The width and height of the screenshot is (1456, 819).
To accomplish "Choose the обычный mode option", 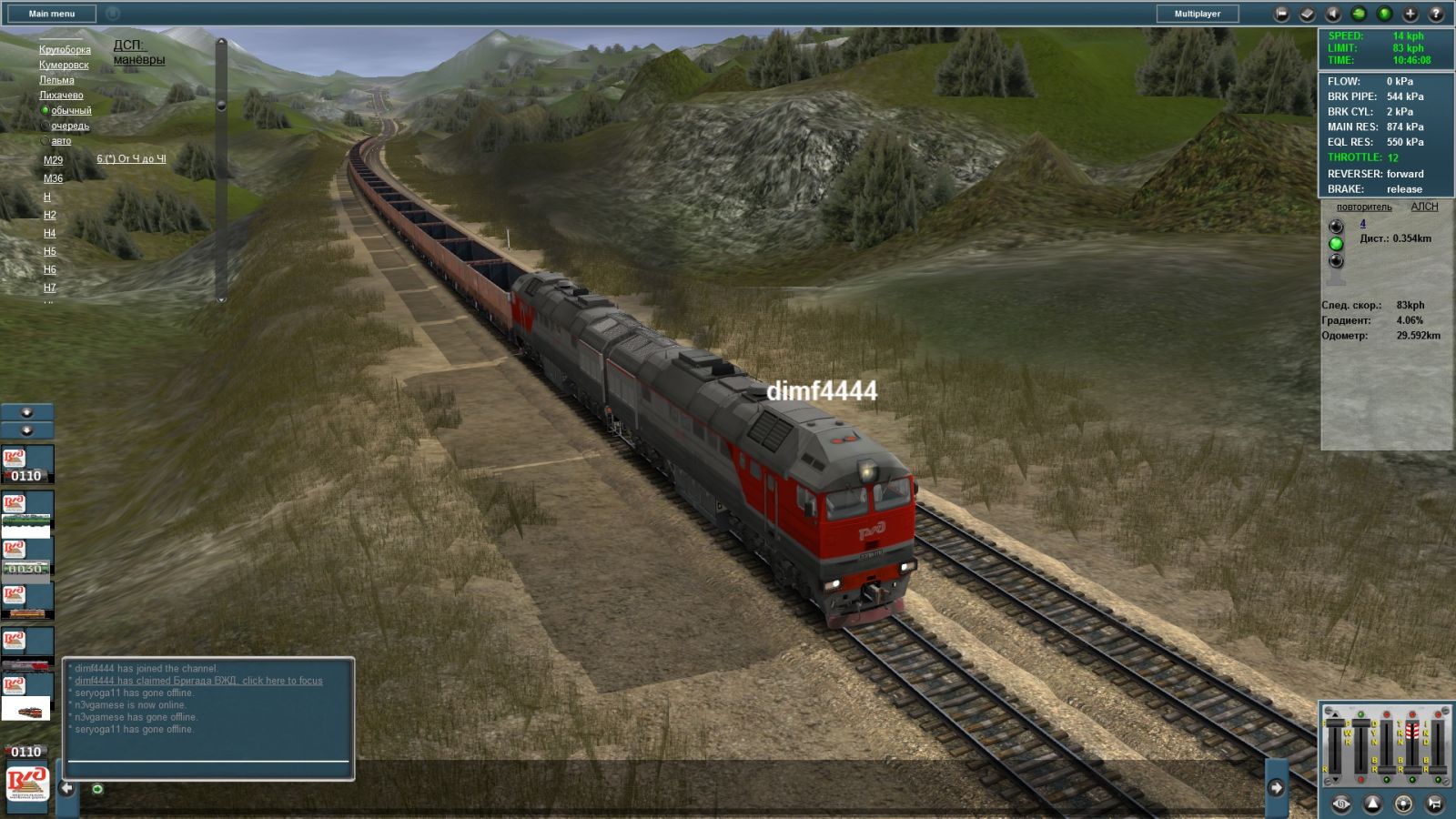I will click(x=71, y=111).
